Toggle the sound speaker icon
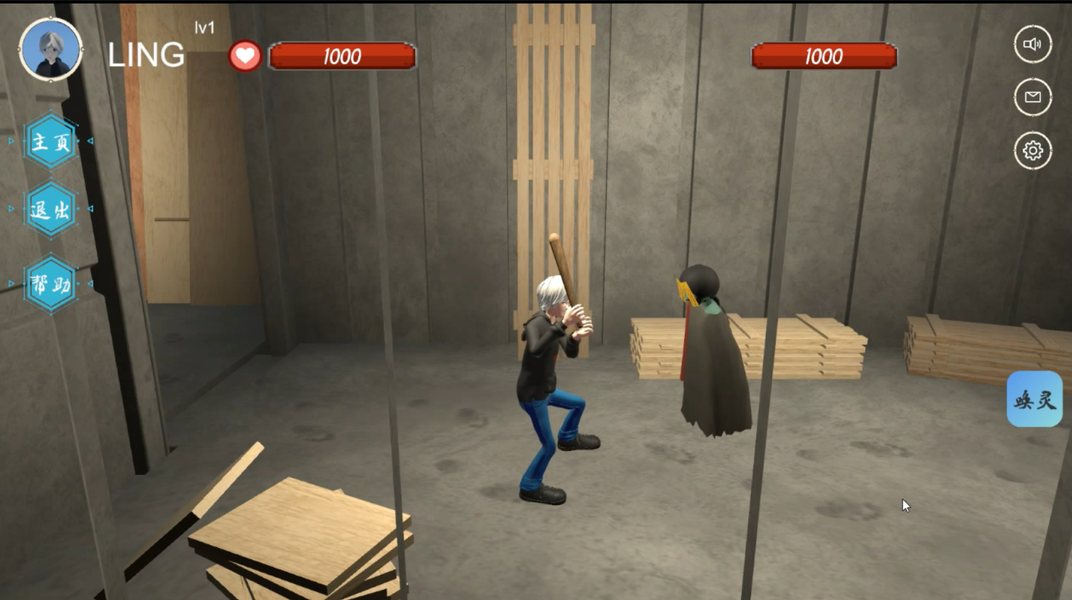The width and height of the screenshot is (1072, 600). tap(1033, 44)
